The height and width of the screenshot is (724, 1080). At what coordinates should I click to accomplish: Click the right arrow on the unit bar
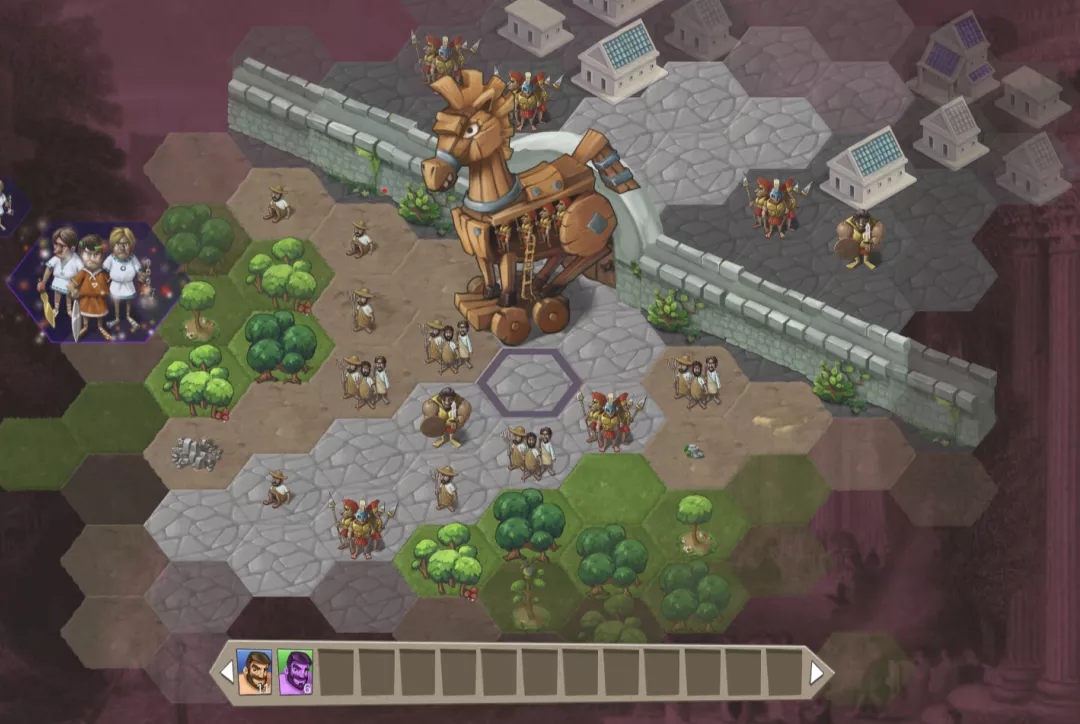tap(817, 673)
